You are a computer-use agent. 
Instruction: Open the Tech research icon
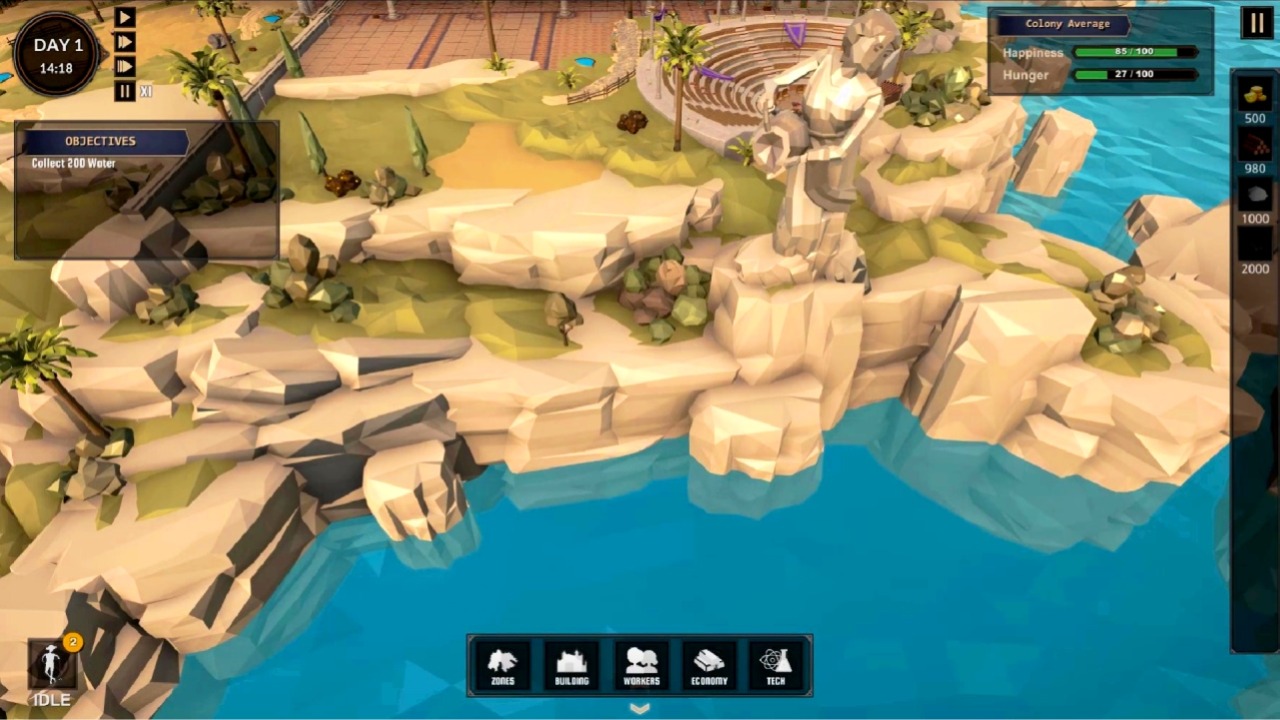(777, 664)
